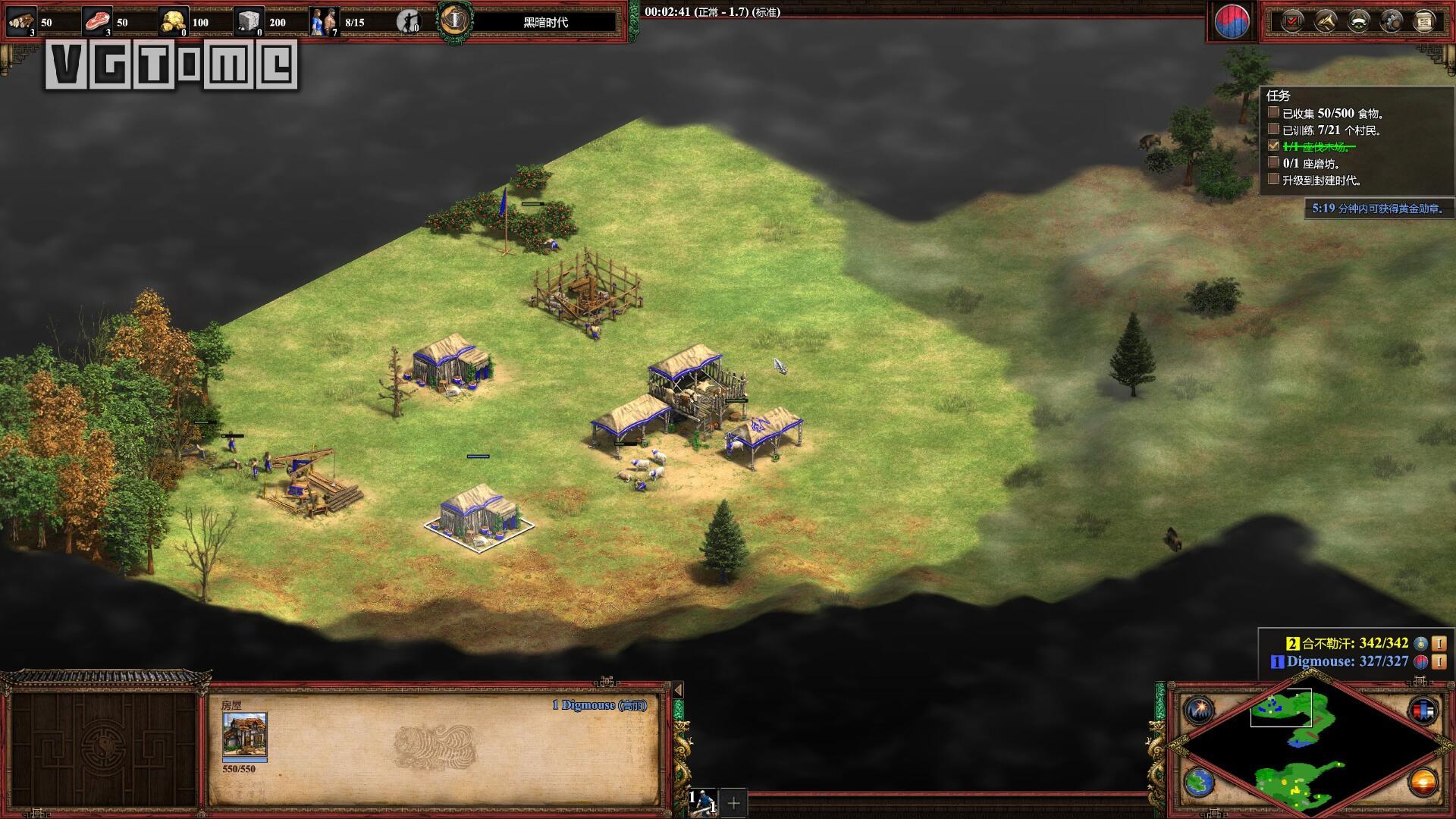The image size is (1456, 819).
Task: Click the wood resource icon
Action: click(x=20, y=21)
